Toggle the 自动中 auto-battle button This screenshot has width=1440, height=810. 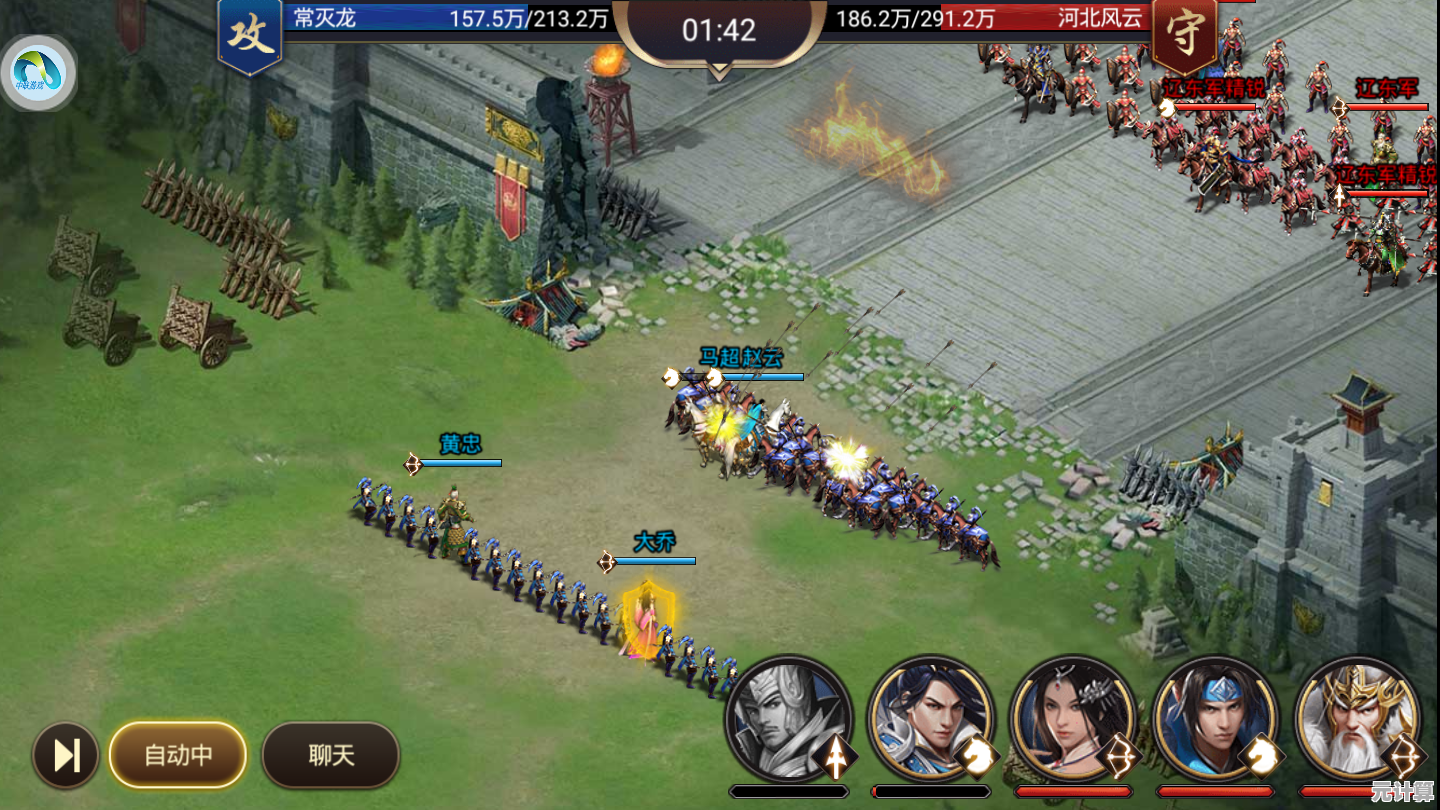pos(178,755)
